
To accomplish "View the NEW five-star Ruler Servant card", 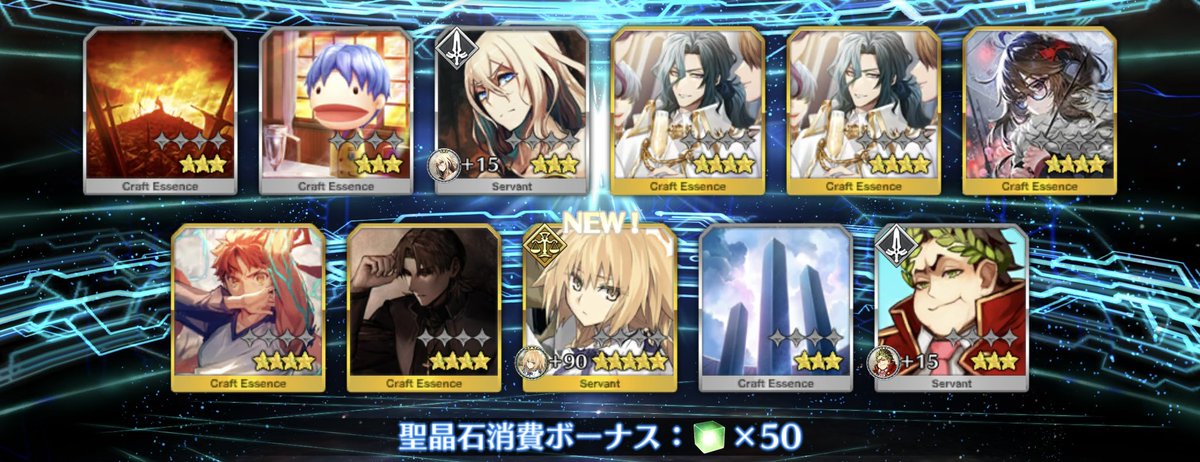I will pos(600,307).
